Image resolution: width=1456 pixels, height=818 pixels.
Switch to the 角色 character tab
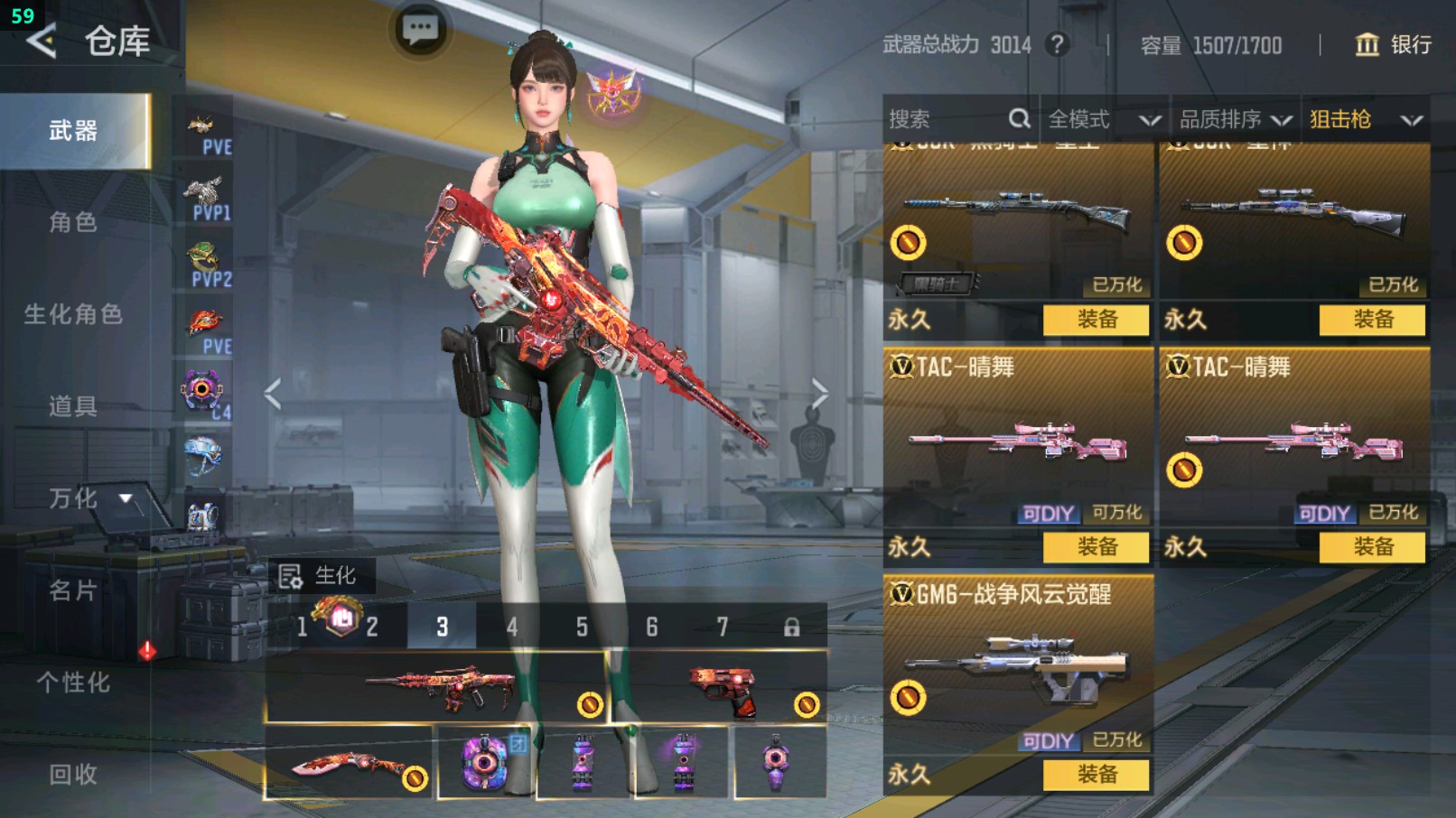(73, 222)
